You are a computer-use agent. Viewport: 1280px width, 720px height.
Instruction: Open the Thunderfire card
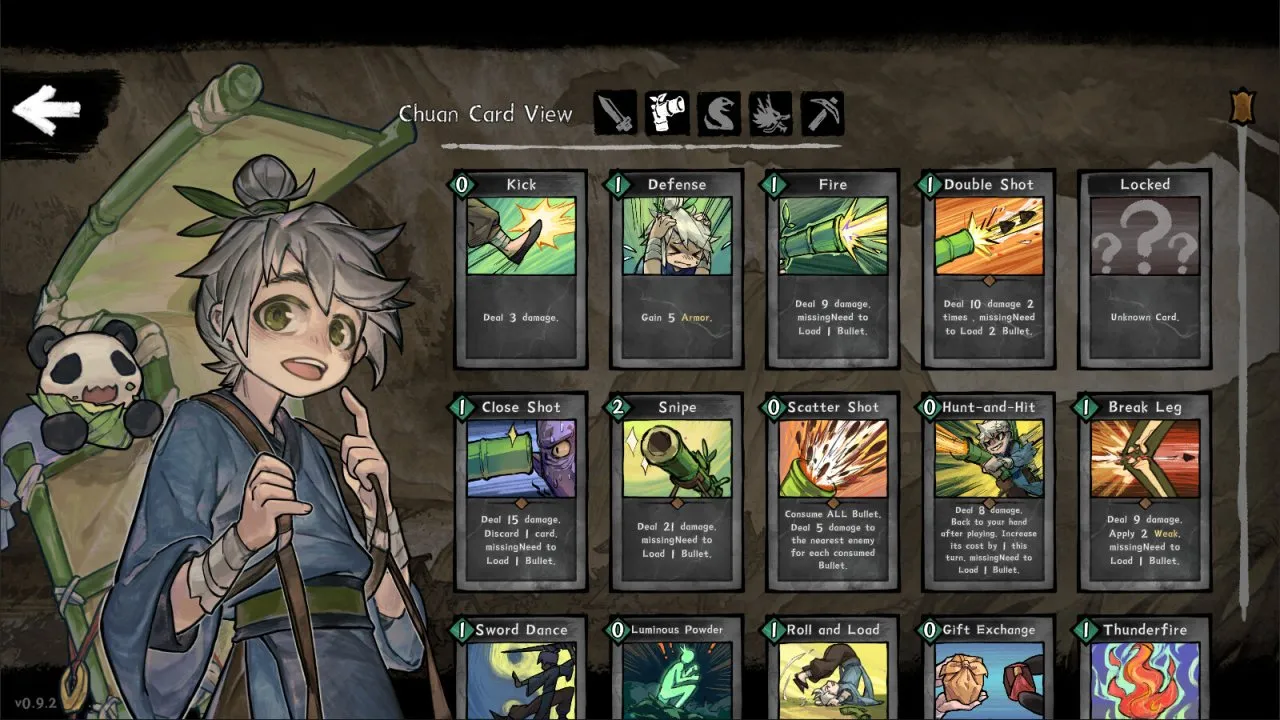(x=1144, y=665)
